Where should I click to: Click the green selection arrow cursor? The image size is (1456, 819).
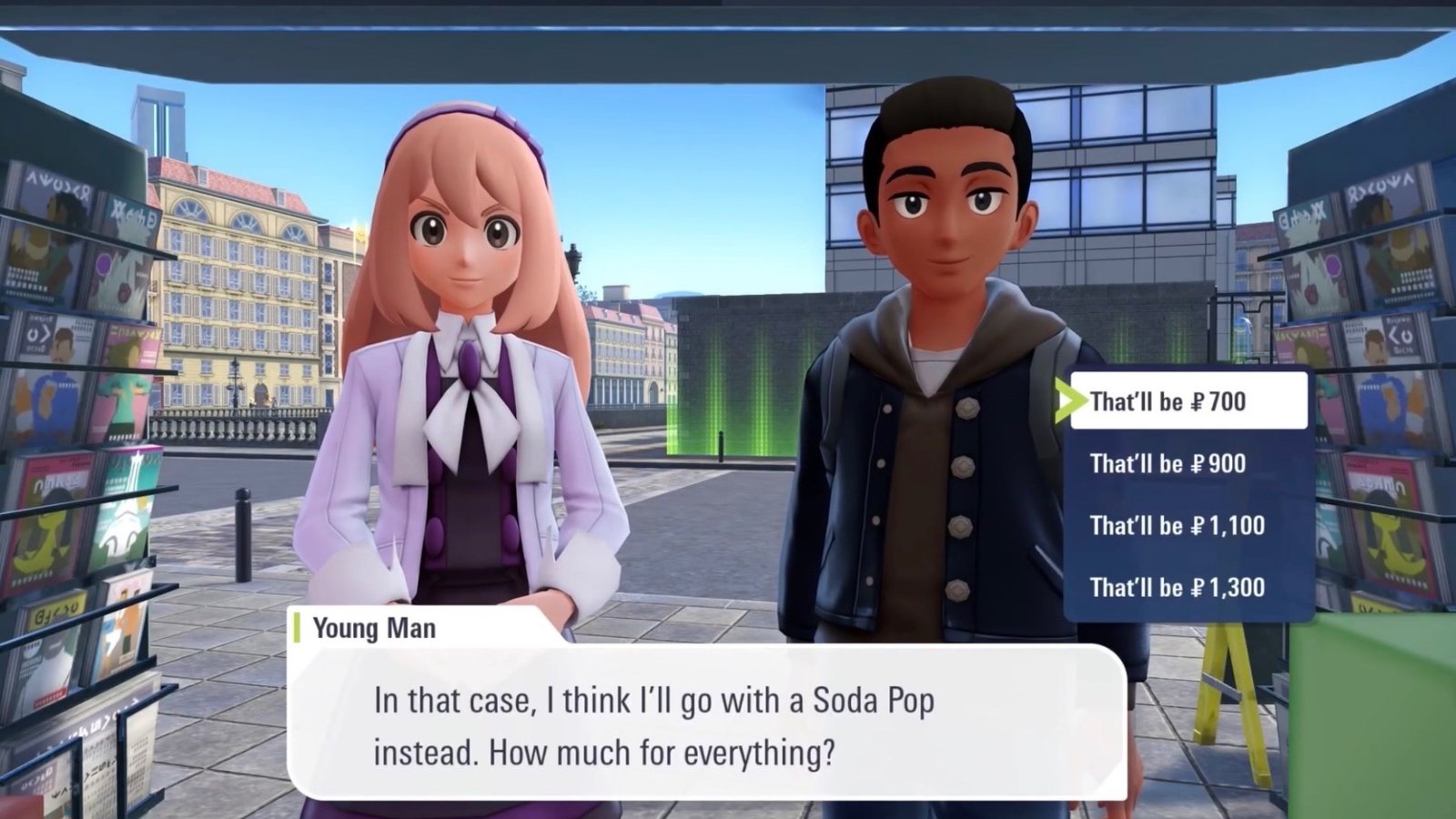click(1071, 399)
